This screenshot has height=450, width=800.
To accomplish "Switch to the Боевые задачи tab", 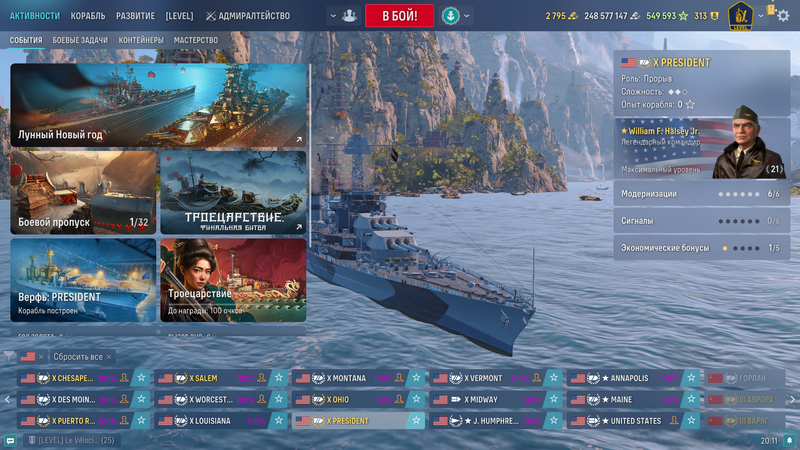I will [79, 41].
